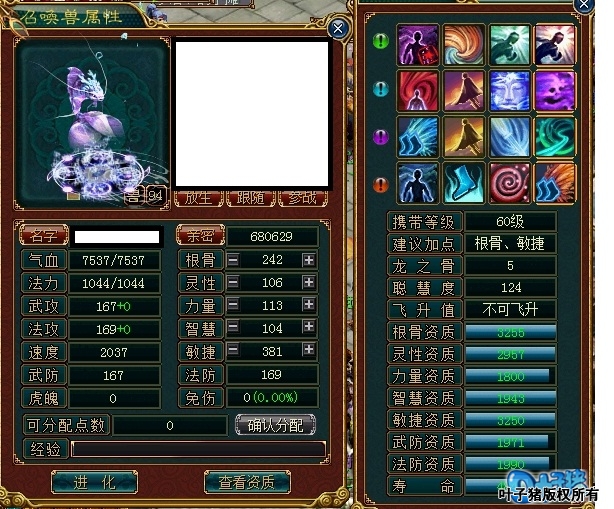614x509 pixels.
Task: Confirm point allocation with 确认分配
Action: click(x=276, y=424)
